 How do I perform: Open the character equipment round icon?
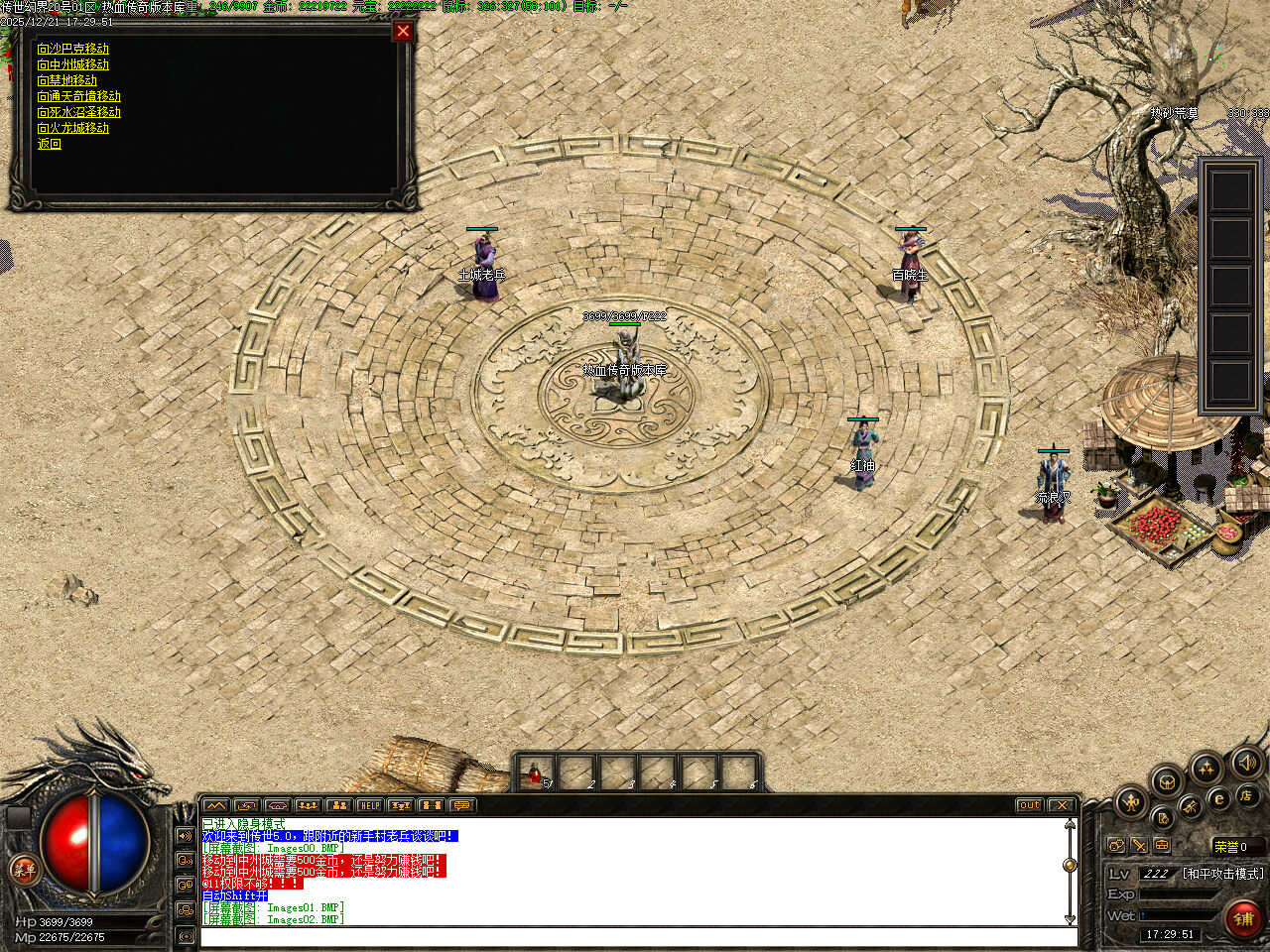tap(1130, 801)
